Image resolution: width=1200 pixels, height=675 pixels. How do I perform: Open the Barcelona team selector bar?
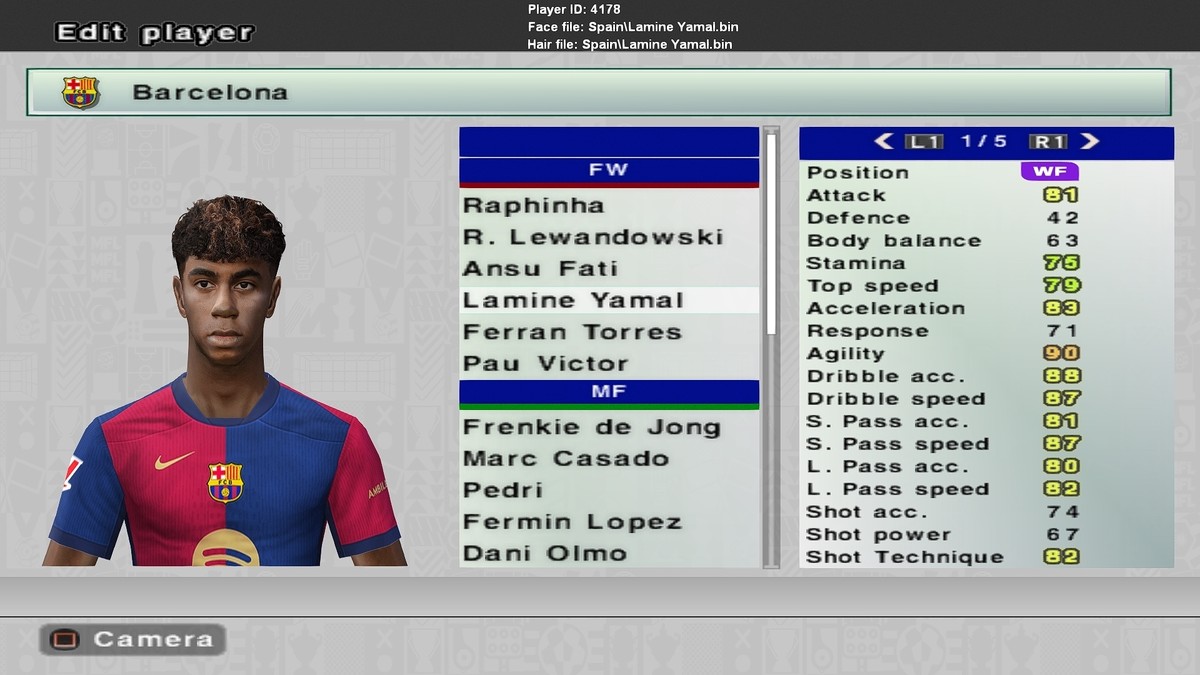598,92
